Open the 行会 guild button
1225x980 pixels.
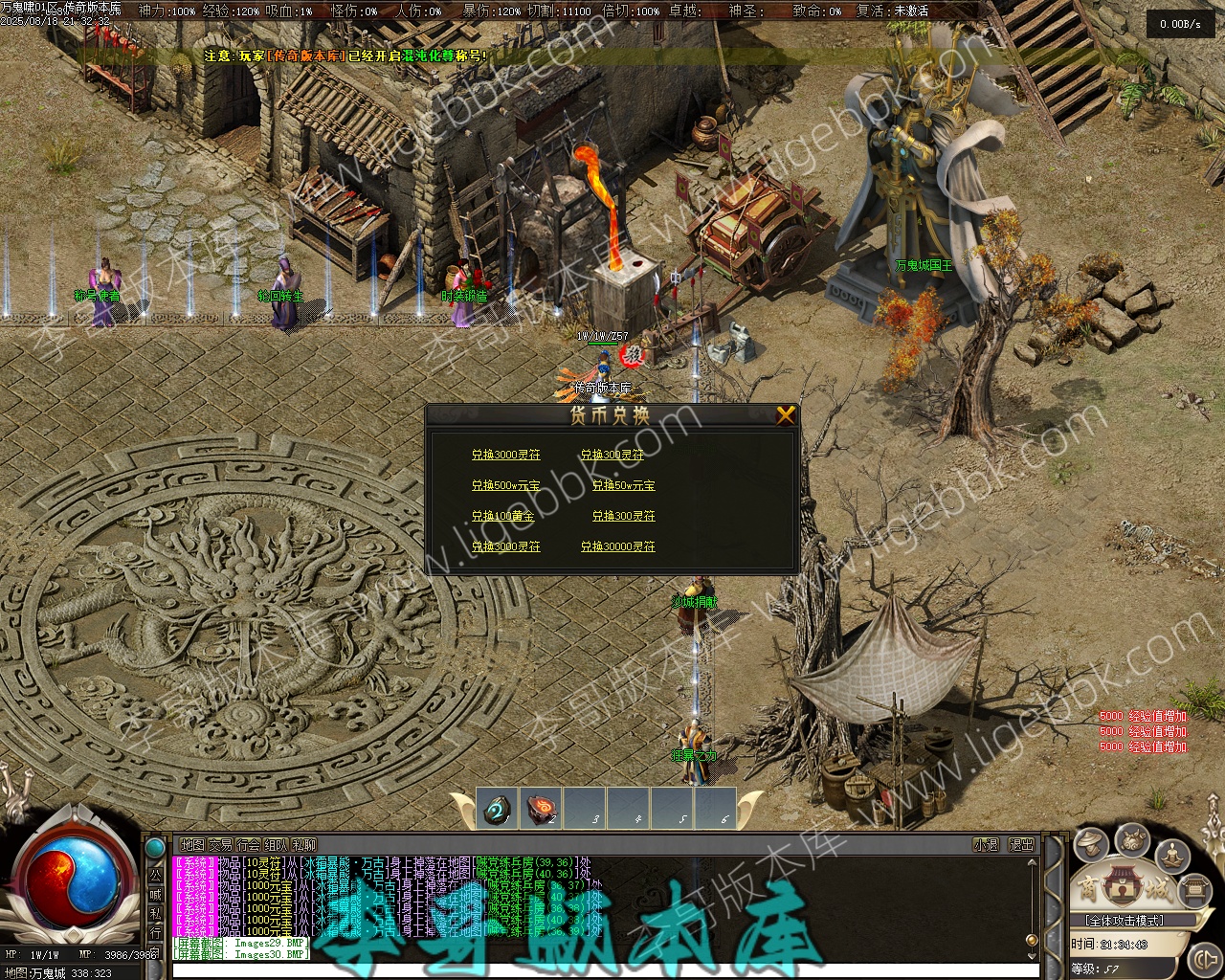coord(248,845)
